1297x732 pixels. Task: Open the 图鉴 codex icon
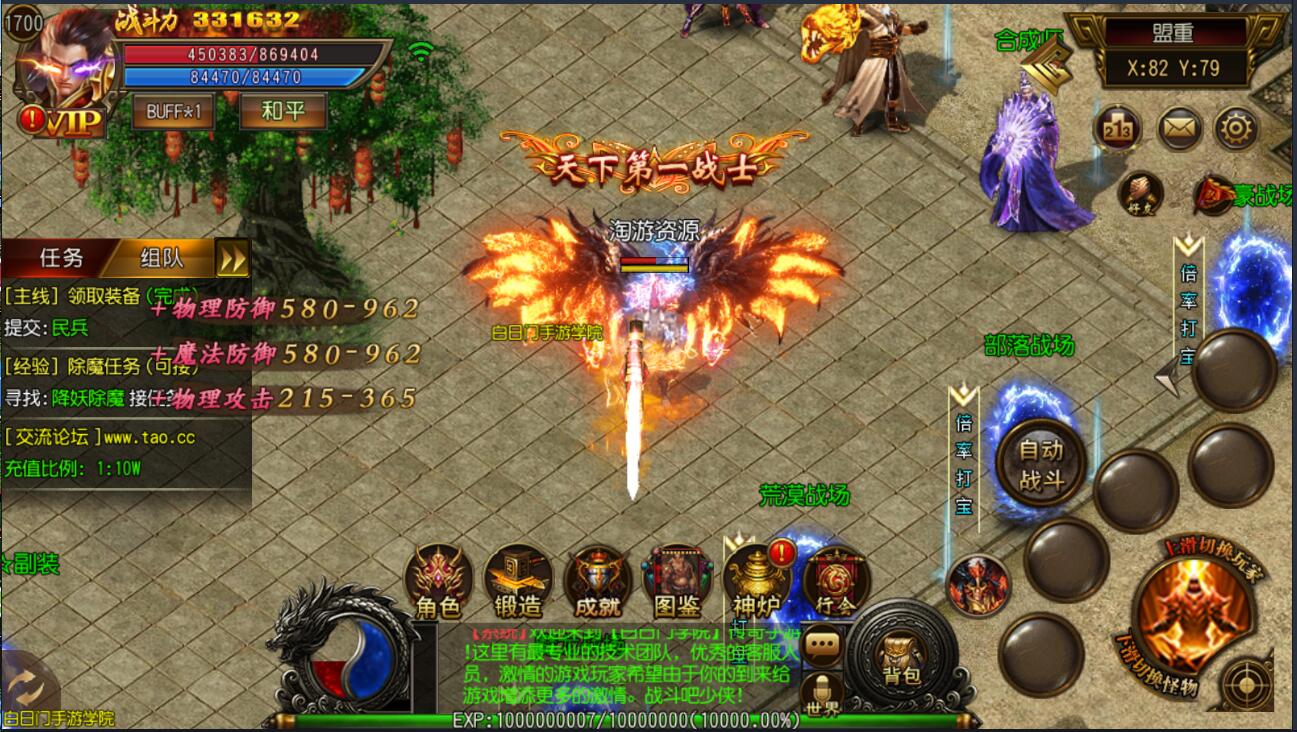point(677,580)
